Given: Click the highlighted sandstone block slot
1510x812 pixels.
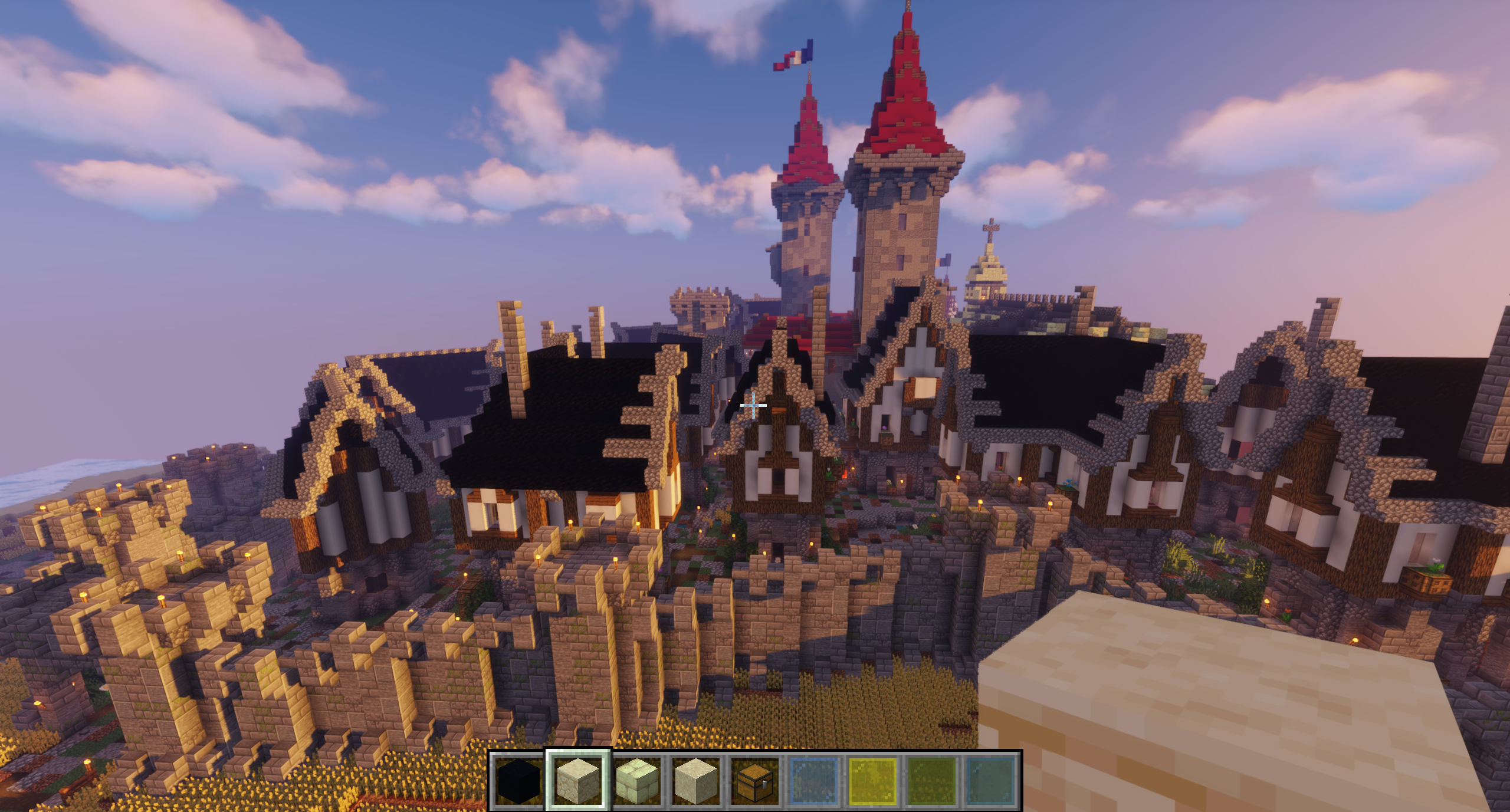Looking at the screenshot, I should pos(578,781).
